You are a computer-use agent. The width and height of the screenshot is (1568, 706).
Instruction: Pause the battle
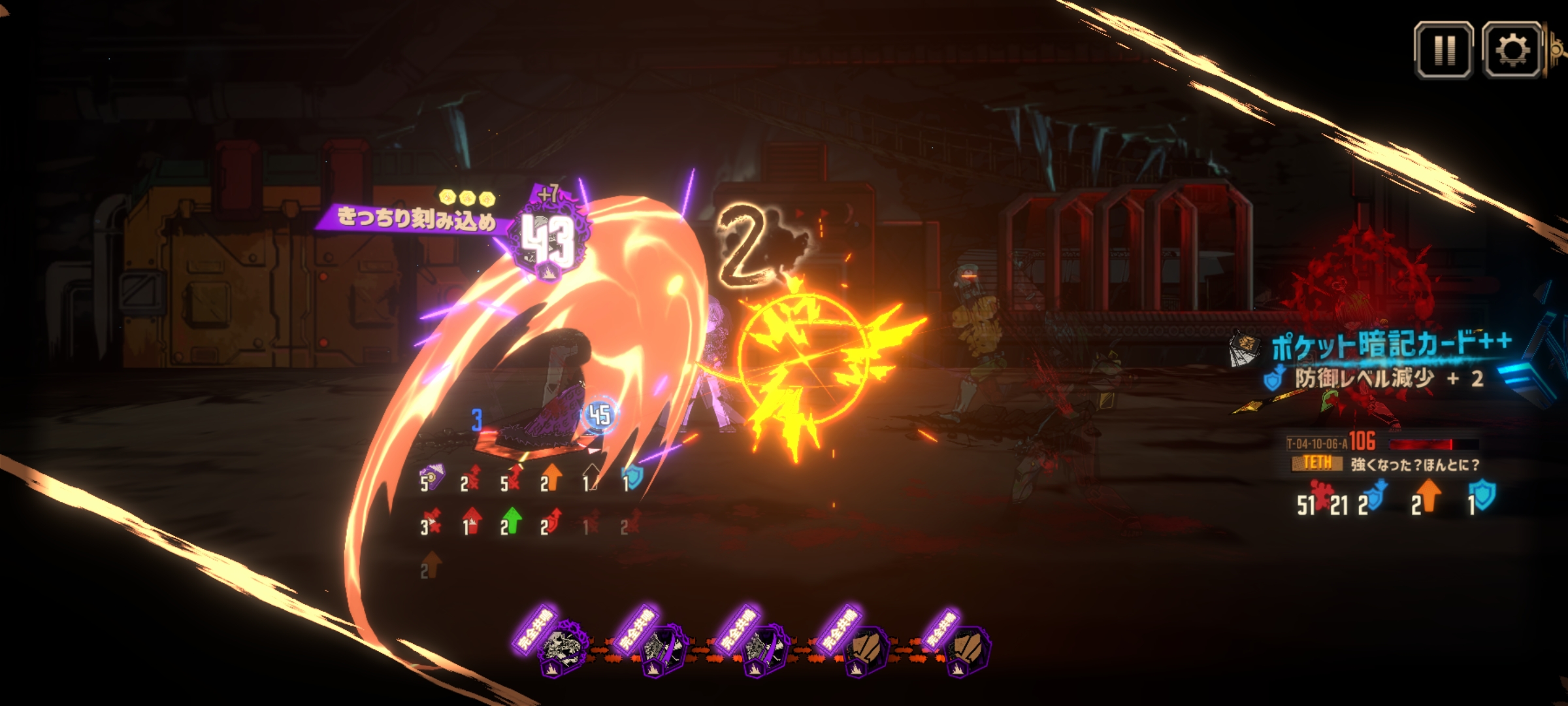click(x=1443, y=50)
